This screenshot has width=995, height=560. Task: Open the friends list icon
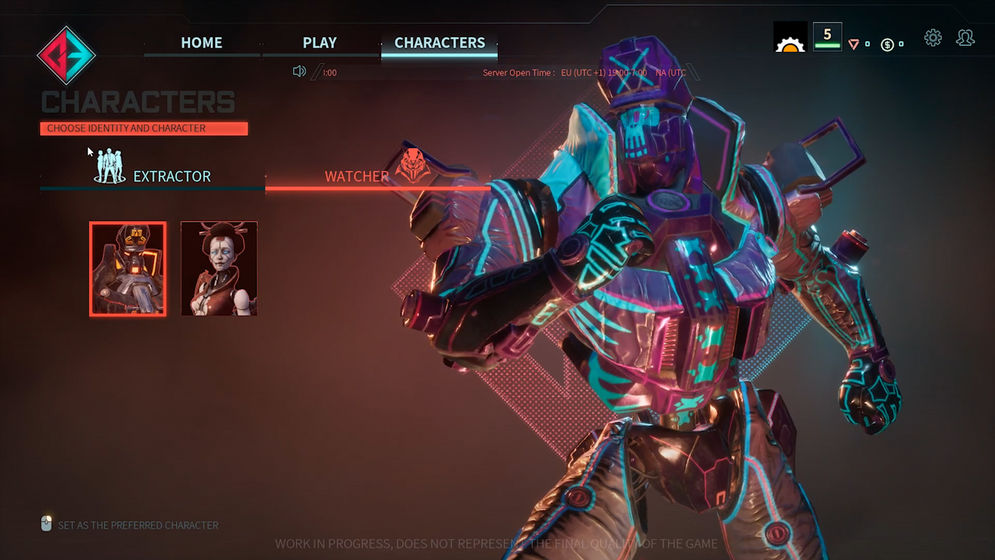coord(965,38)
